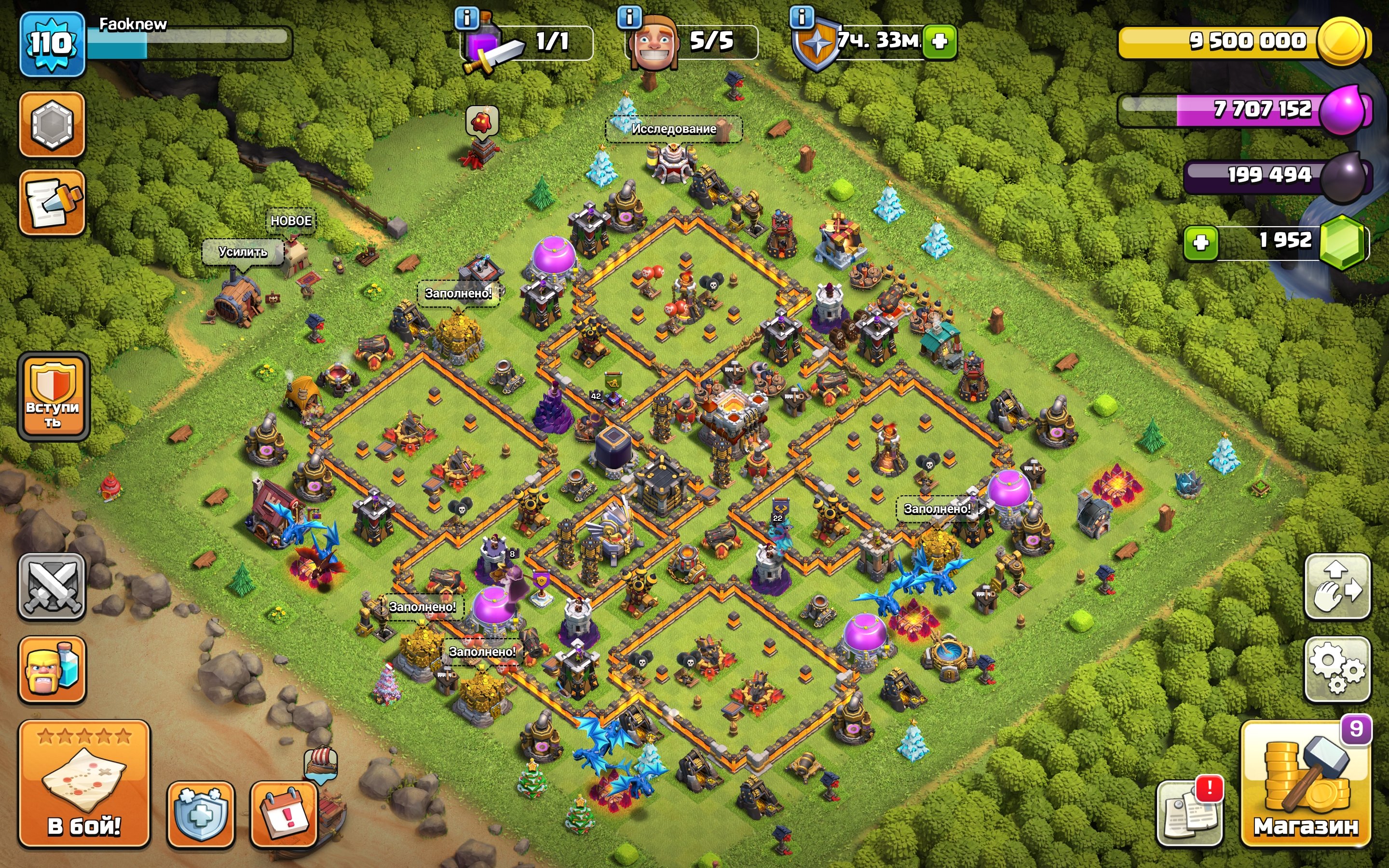Screen dimensions: 1389x868
Task: Tap the Вступить clan shield button
Action: point(54,397)
